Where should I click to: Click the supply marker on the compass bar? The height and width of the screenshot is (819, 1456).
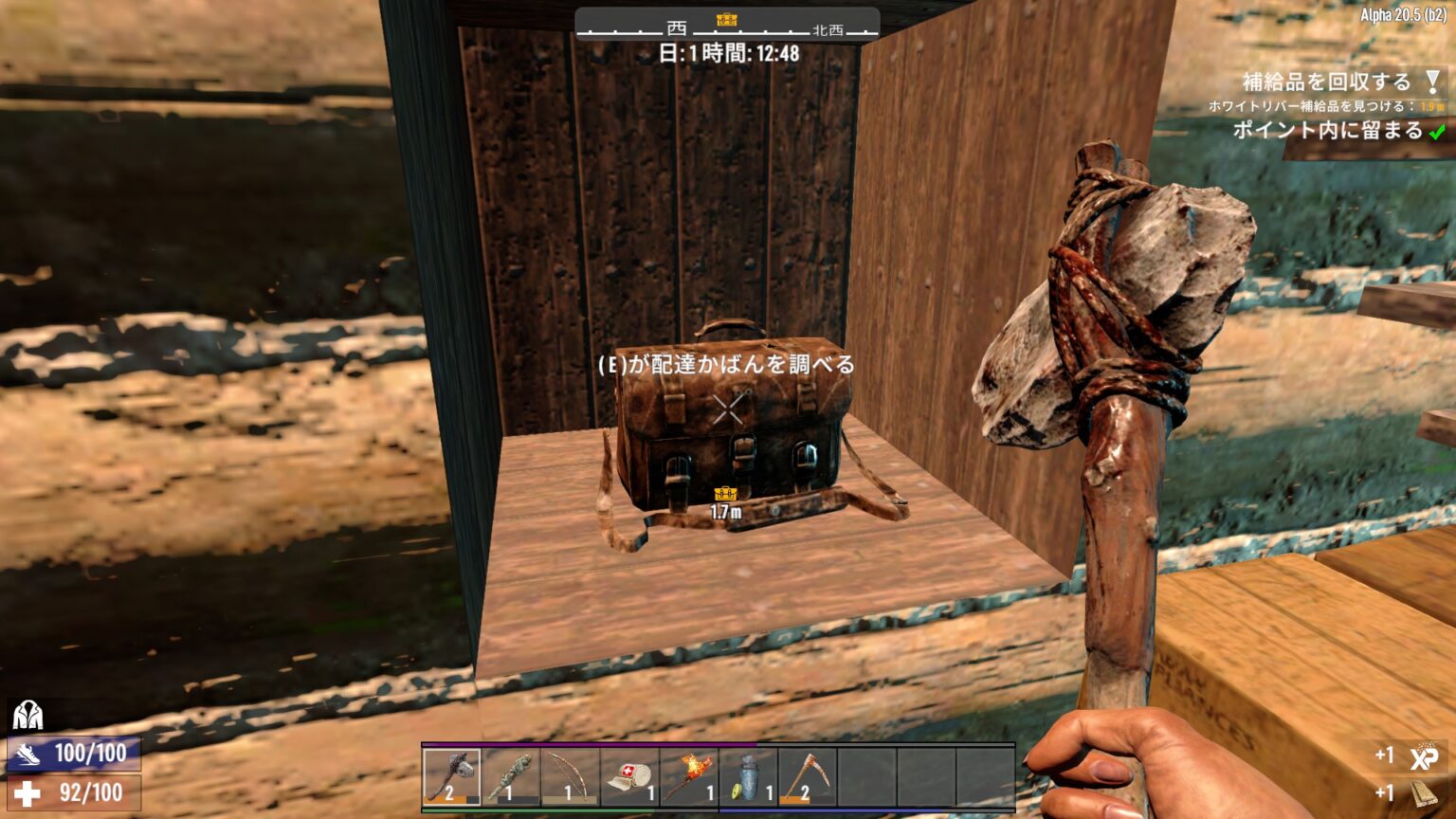pos(727,20)
